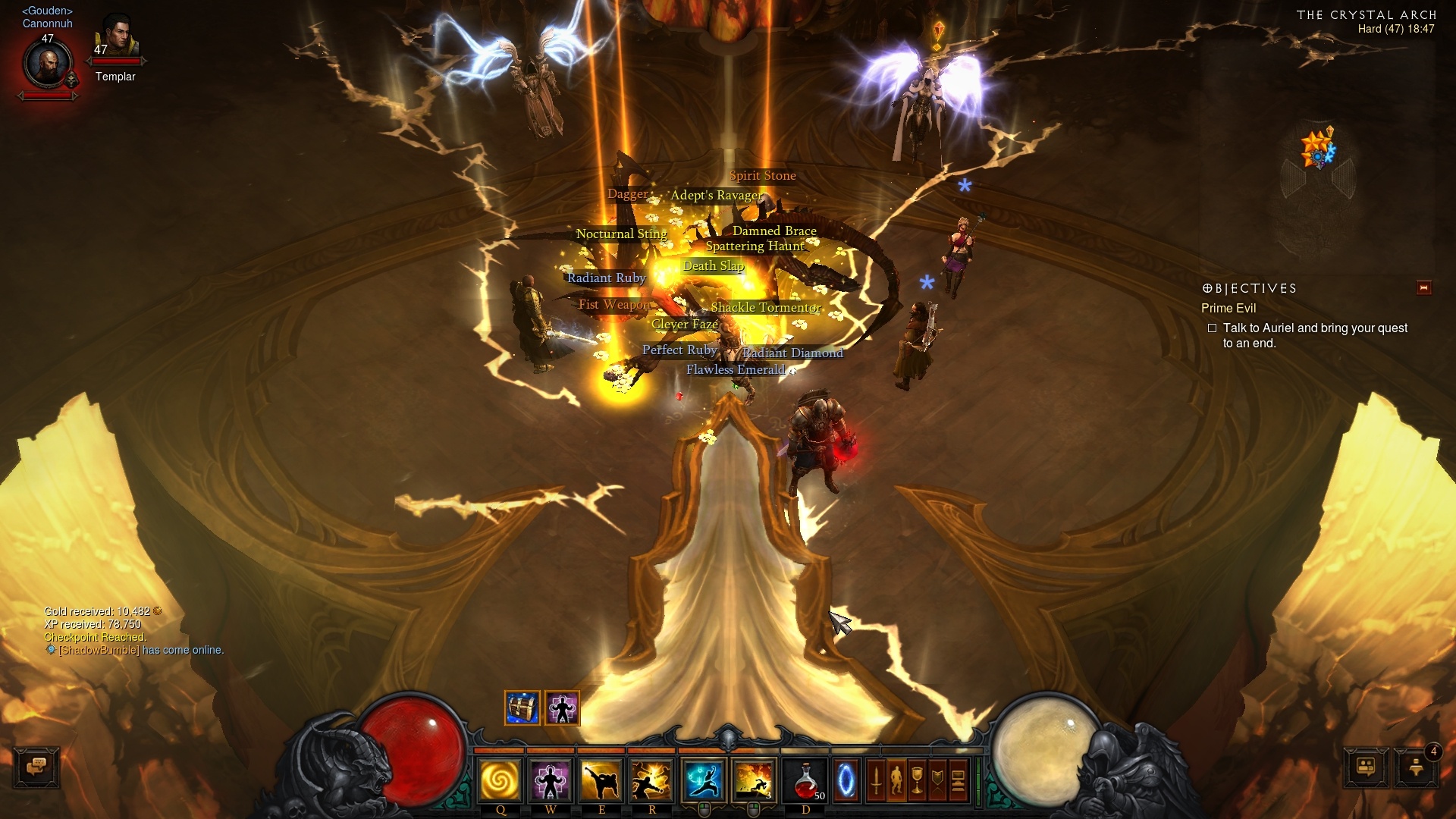
Task: Open the chat bubble button
Action: (36, 767)
